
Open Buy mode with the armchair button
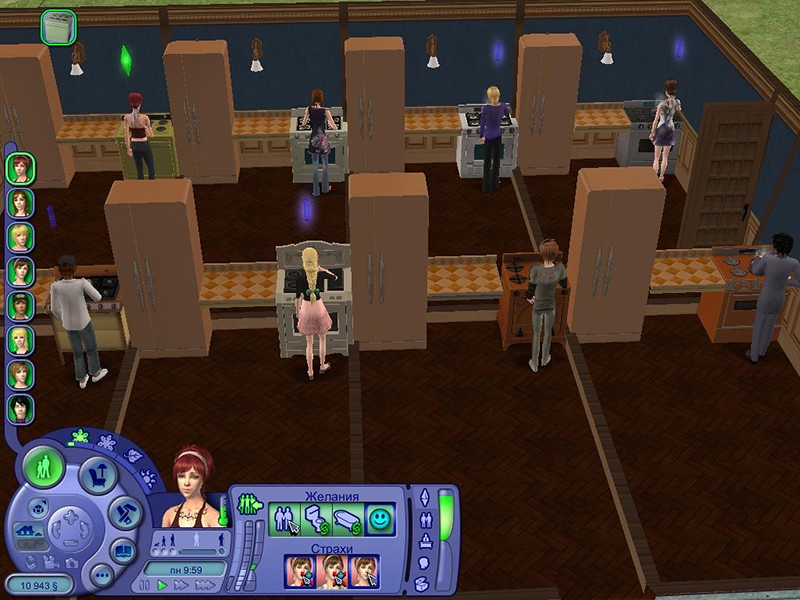tap(97, 475)
